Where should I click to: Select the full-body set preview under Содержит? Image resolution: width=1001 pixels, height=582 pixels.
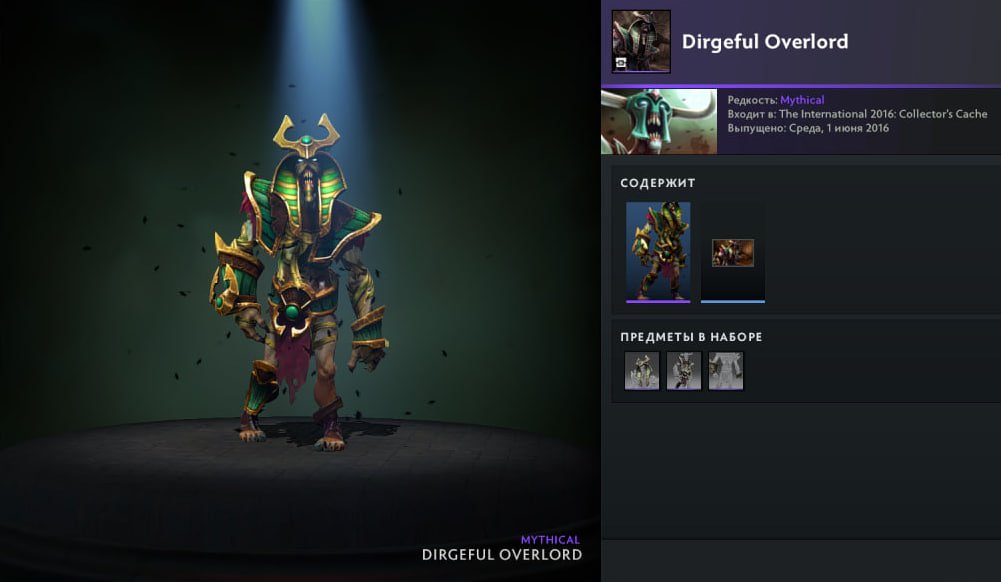658,251
